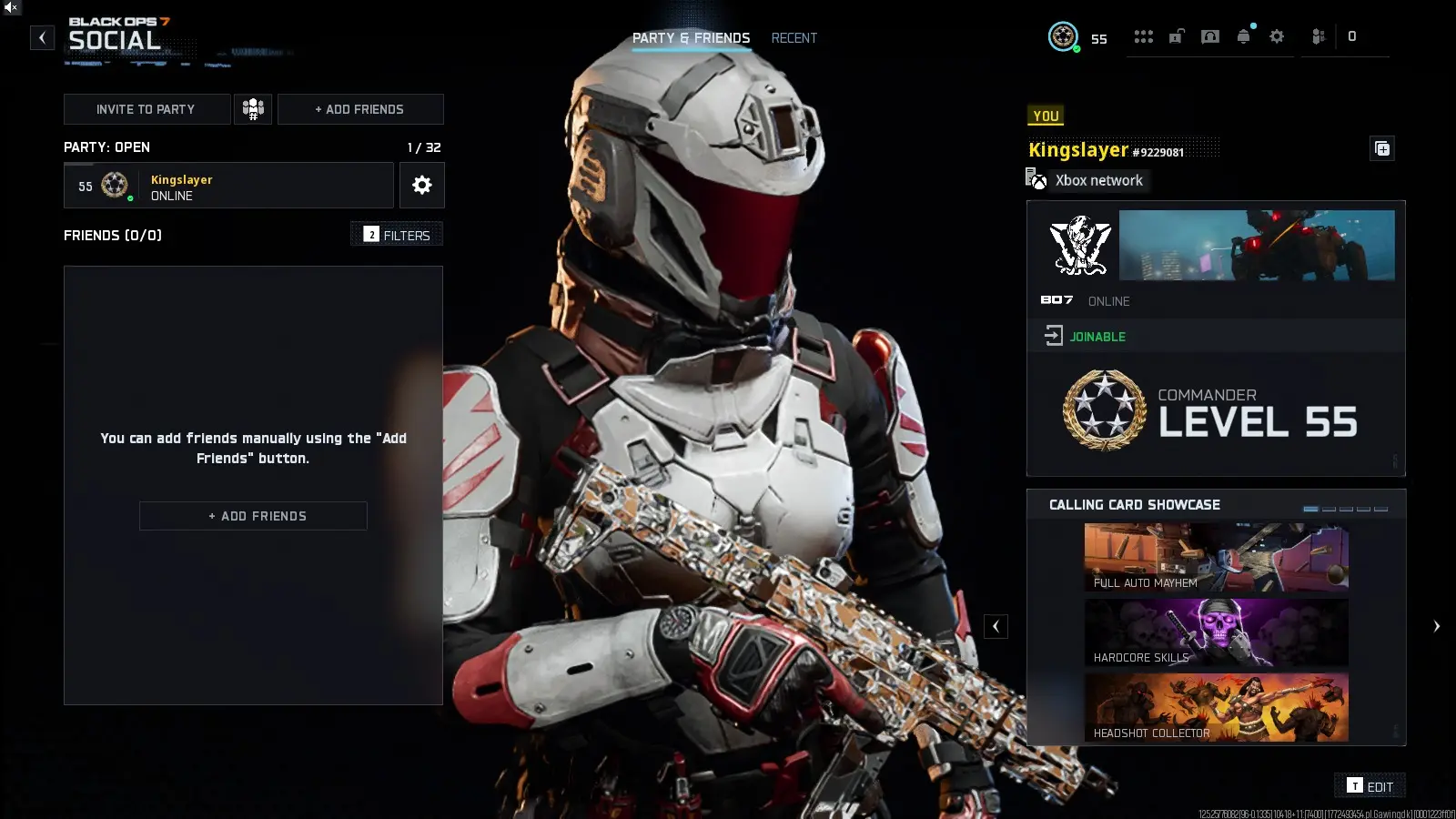Open the notifications bell

pyautogui.click(x=1243, y=36)
